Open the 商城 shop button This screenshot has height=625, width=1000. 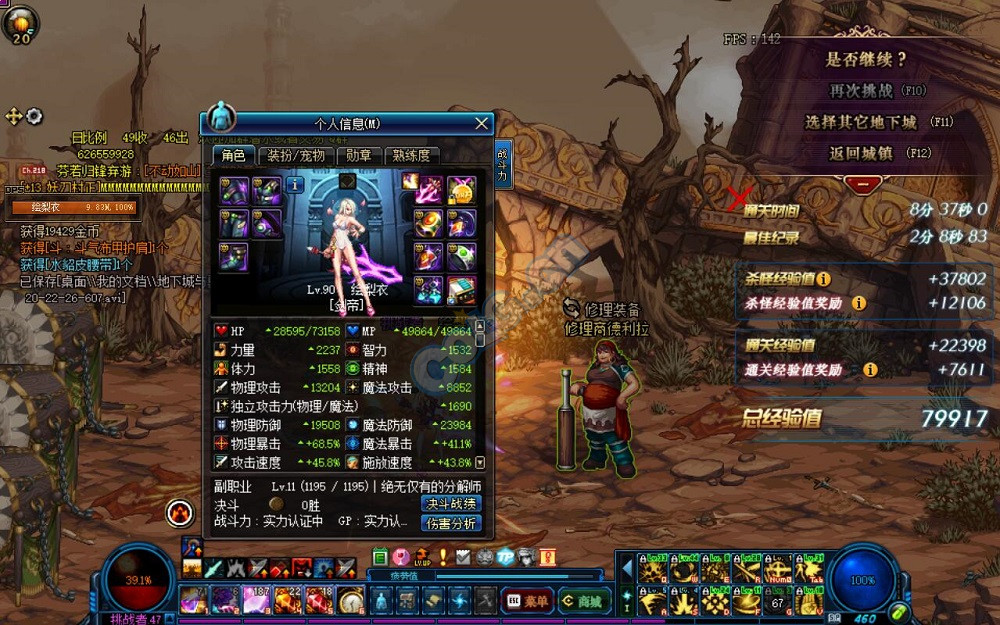[581, 601]
